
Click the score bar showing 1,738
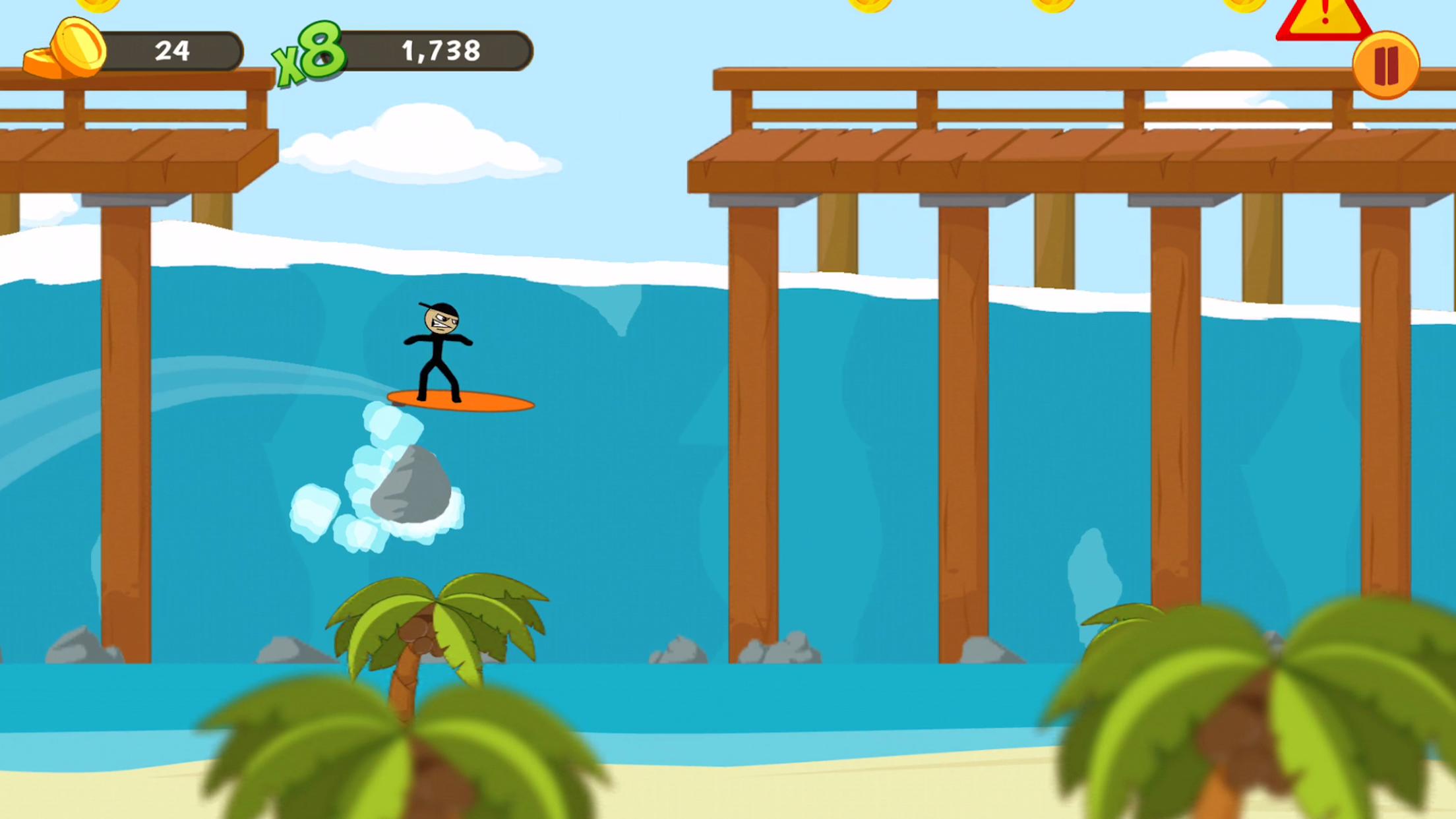(x=442, y=49)
